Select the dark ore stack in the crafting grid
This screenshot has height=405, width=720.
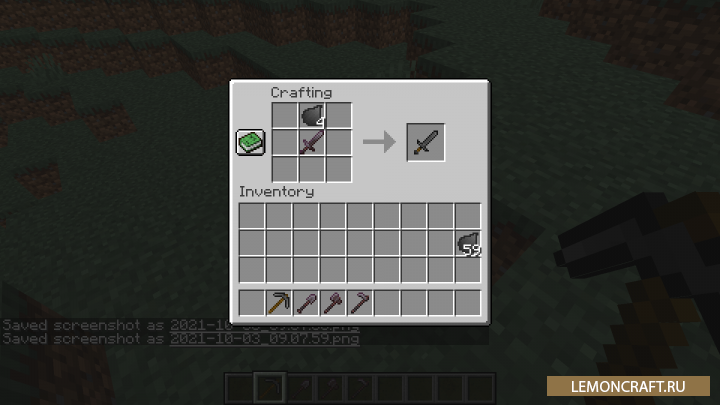312,116
